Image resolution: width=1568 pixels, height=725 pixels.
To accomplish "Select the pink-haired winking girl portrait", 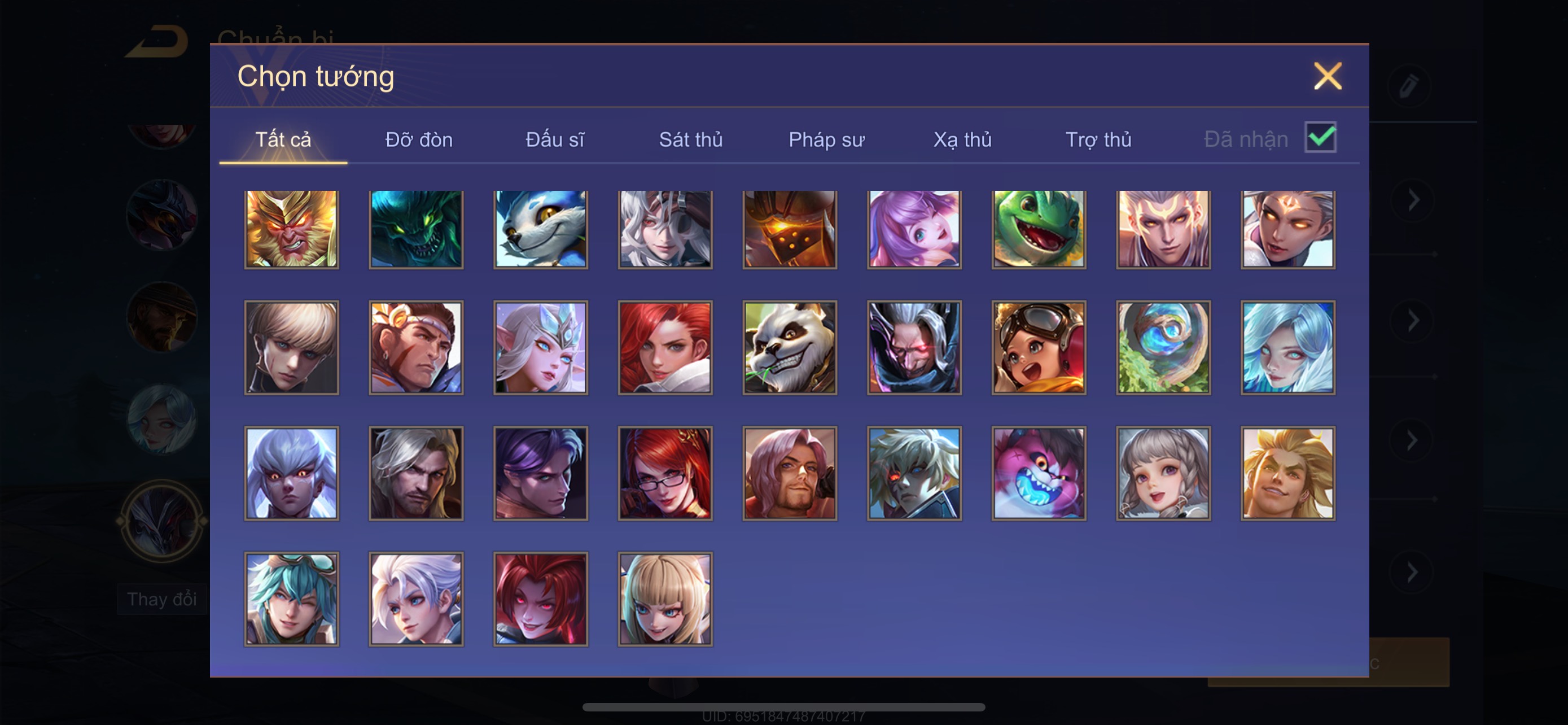I will click(914, 229).
